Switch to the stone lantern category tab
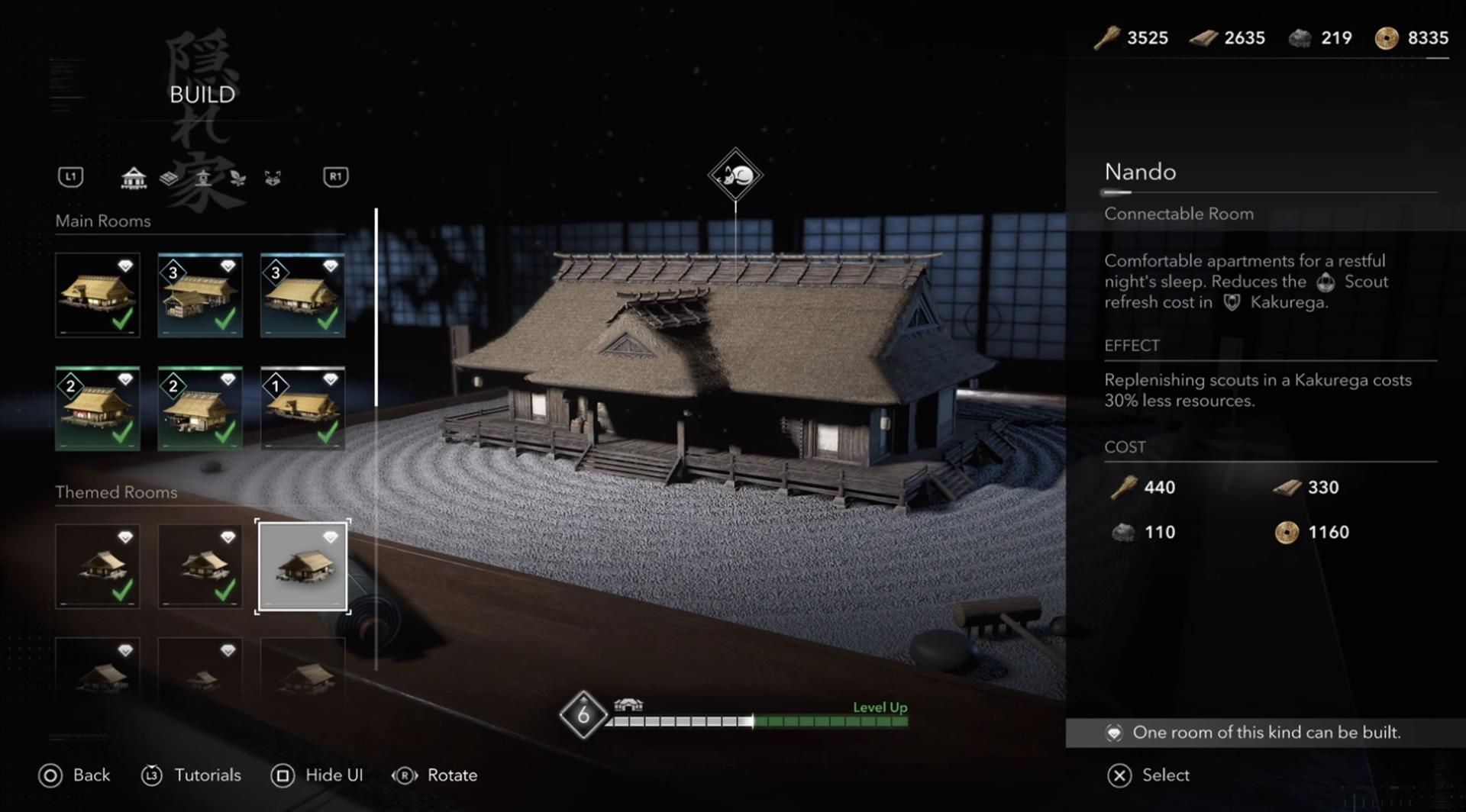This screenshot has height=812, width=1466. coord(203,178)
